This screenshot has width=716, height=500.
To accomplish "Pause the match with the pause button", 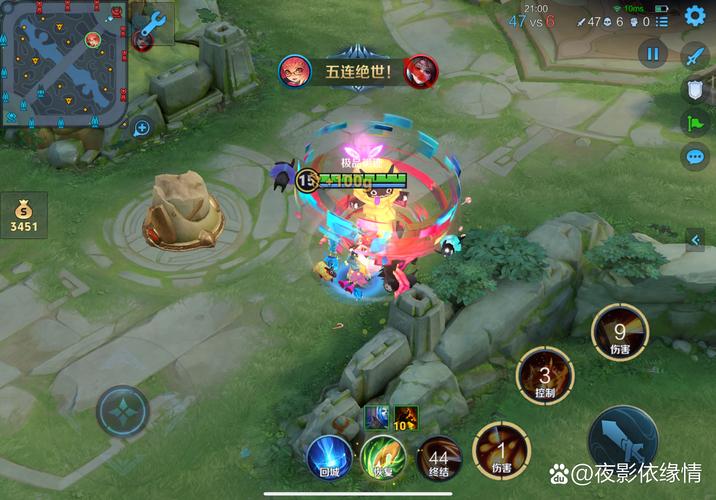I will pos(653,53).
